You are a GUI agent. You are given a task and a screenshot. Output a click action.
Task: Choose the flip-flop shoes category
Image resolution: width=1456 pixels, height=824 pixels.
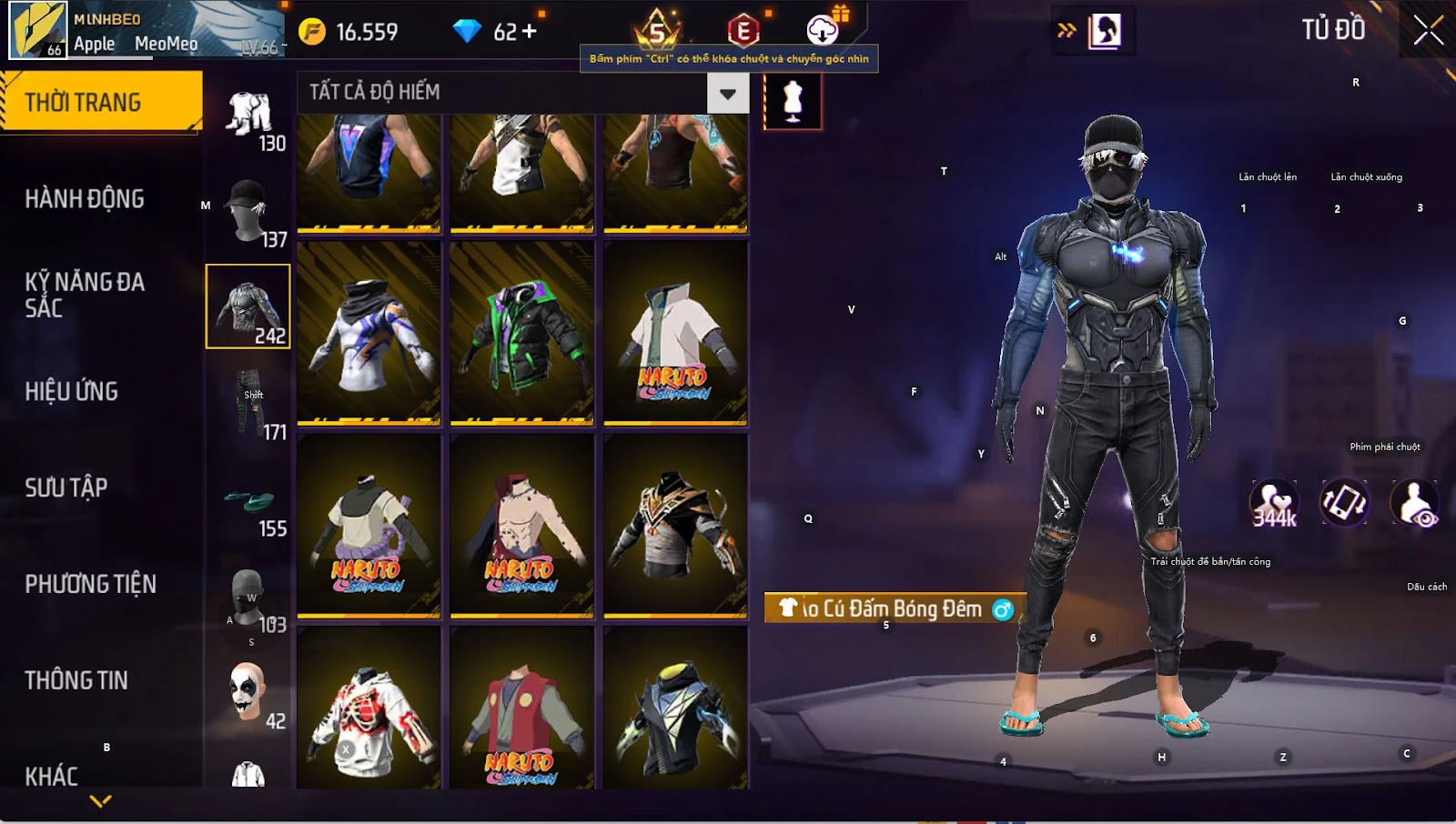(x=248, y=500)
